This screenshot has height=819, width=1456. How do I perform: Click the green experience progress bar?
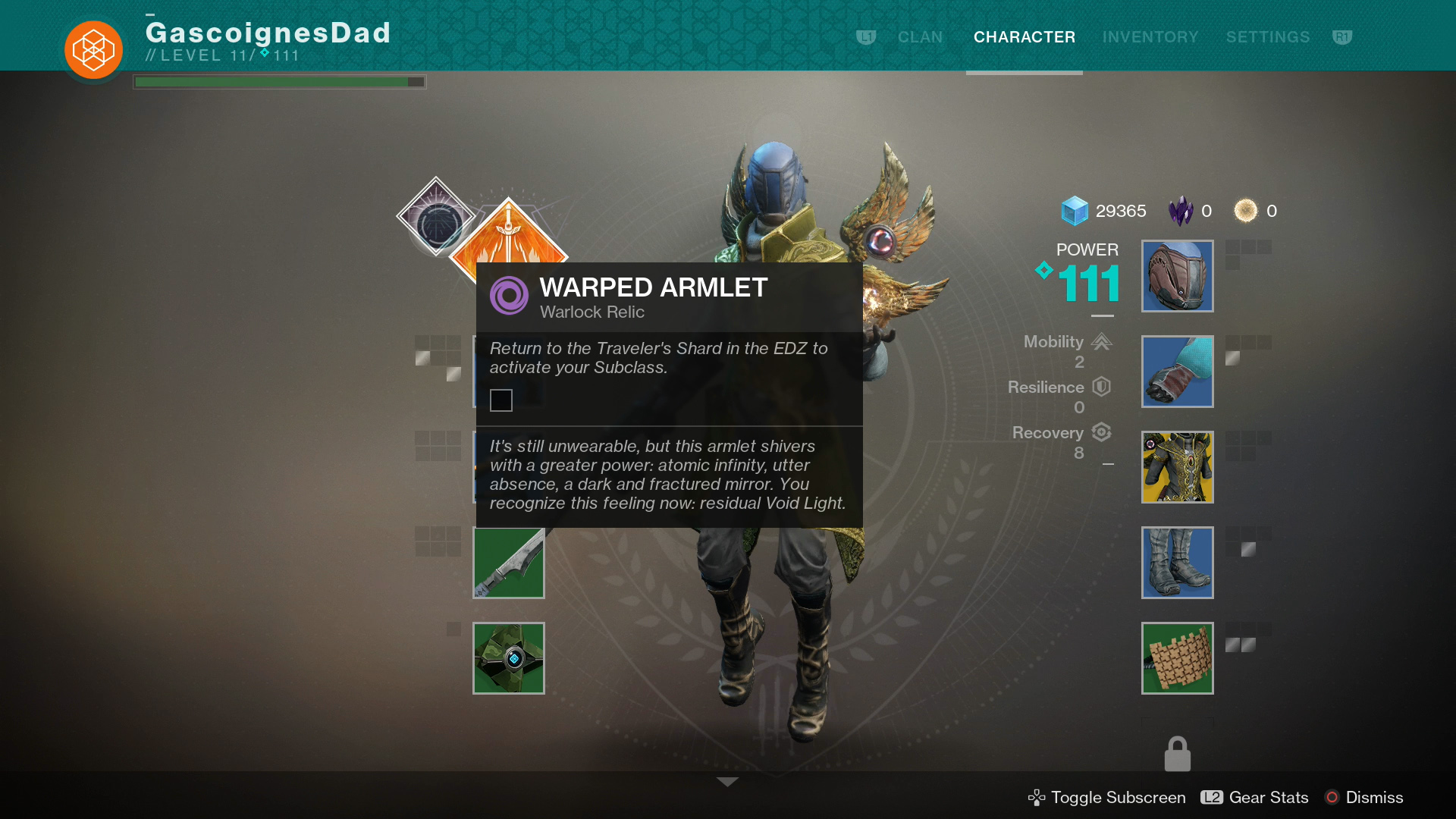(278, 80)
